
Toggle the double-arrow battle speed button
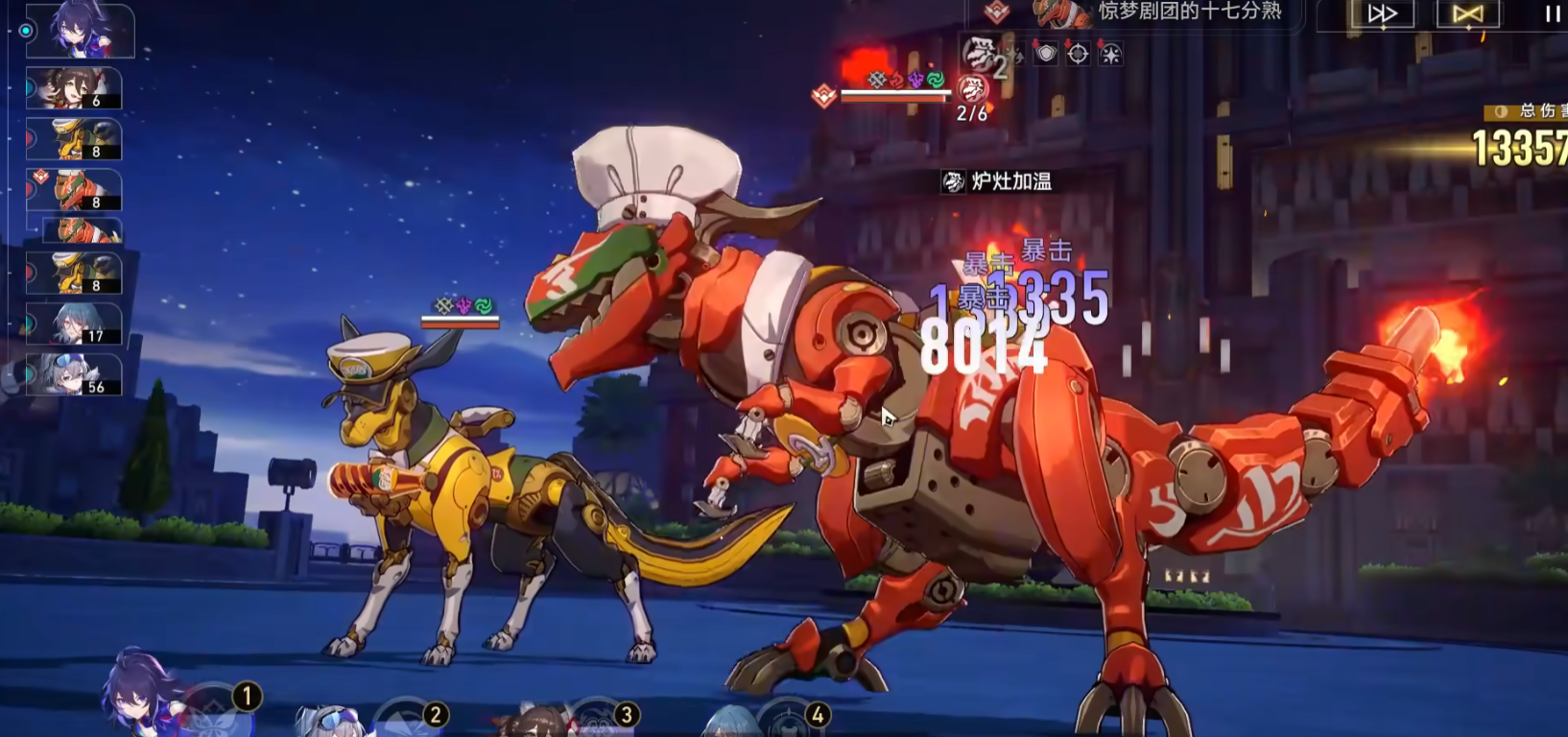tap(1382, 14)
